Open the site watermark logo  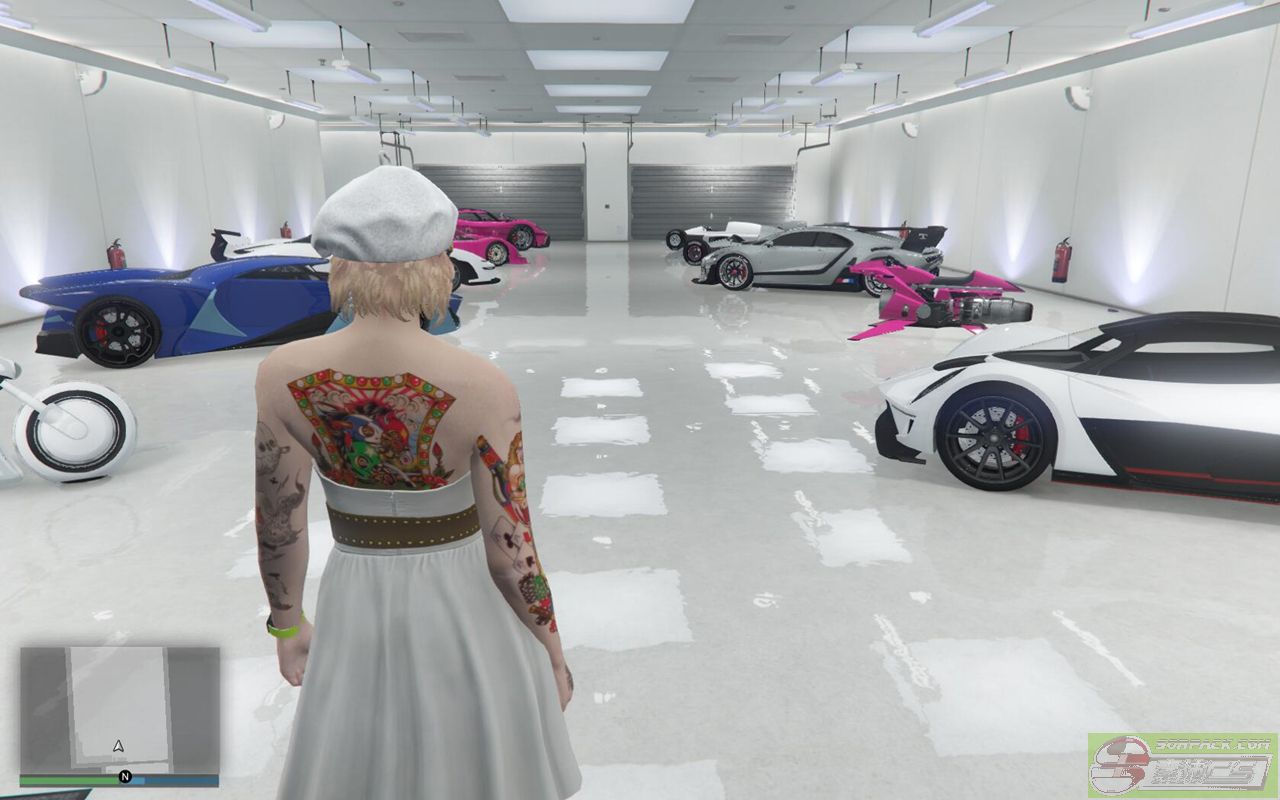coord(1180,764)
